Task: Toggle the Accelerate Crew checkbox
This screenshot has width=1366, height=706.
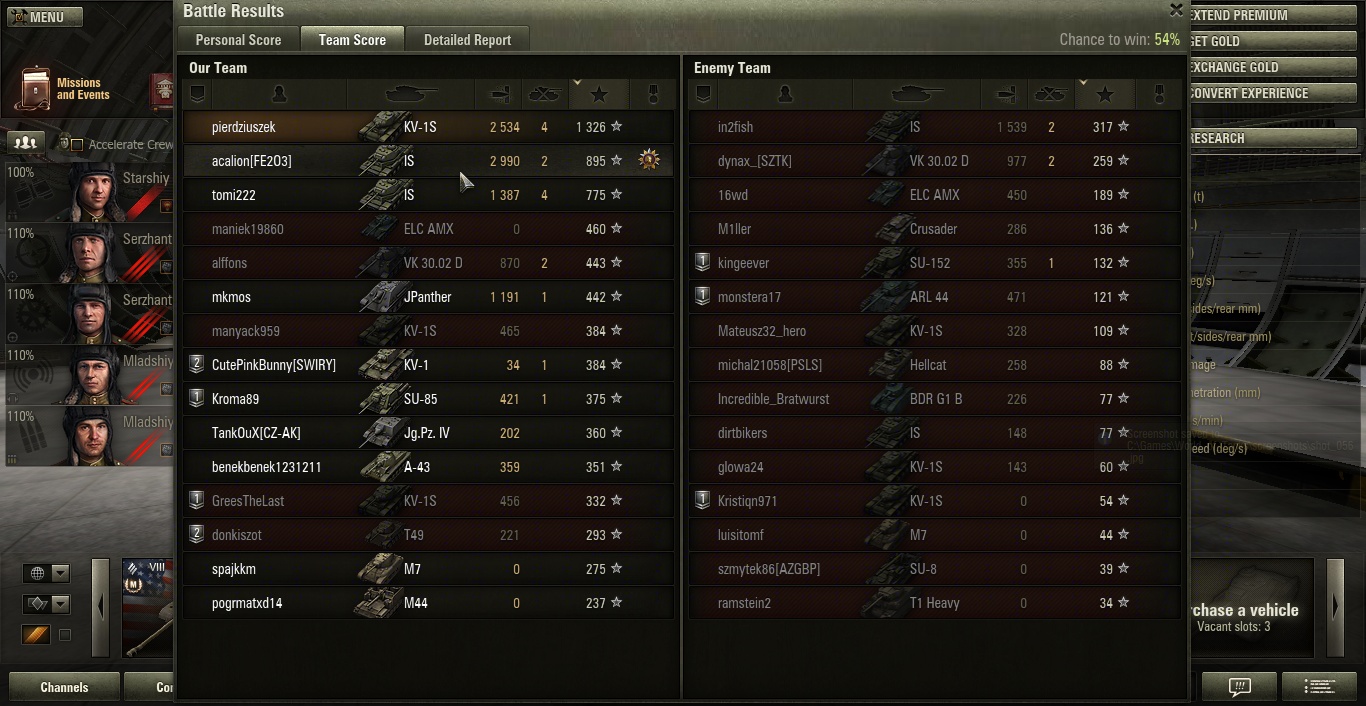Action: [x=77, y=145]
